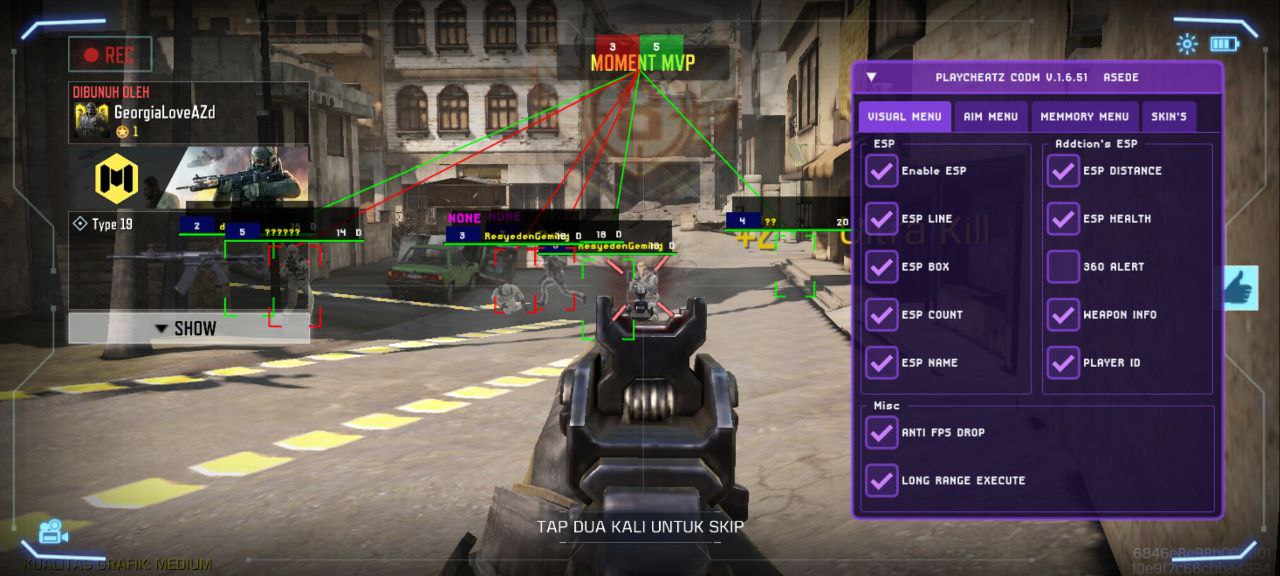Open the MEMMORY MENU tab
The image size is (1280, 576).
click(1084, 117)
